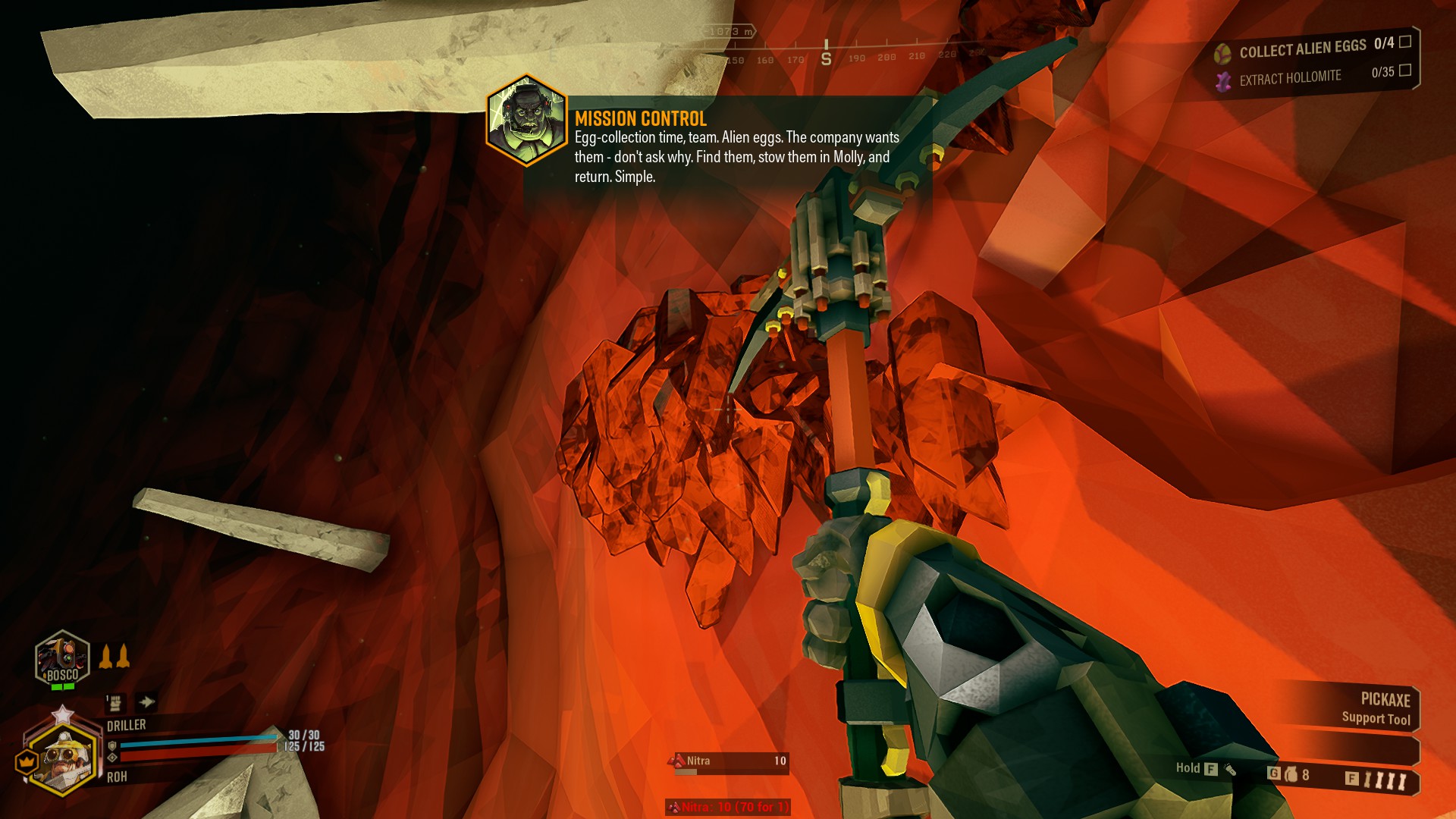Viewport: 1456px width, 819px height.
Task: Click the ROH player nameplate
Action: (x=116, y=776)
